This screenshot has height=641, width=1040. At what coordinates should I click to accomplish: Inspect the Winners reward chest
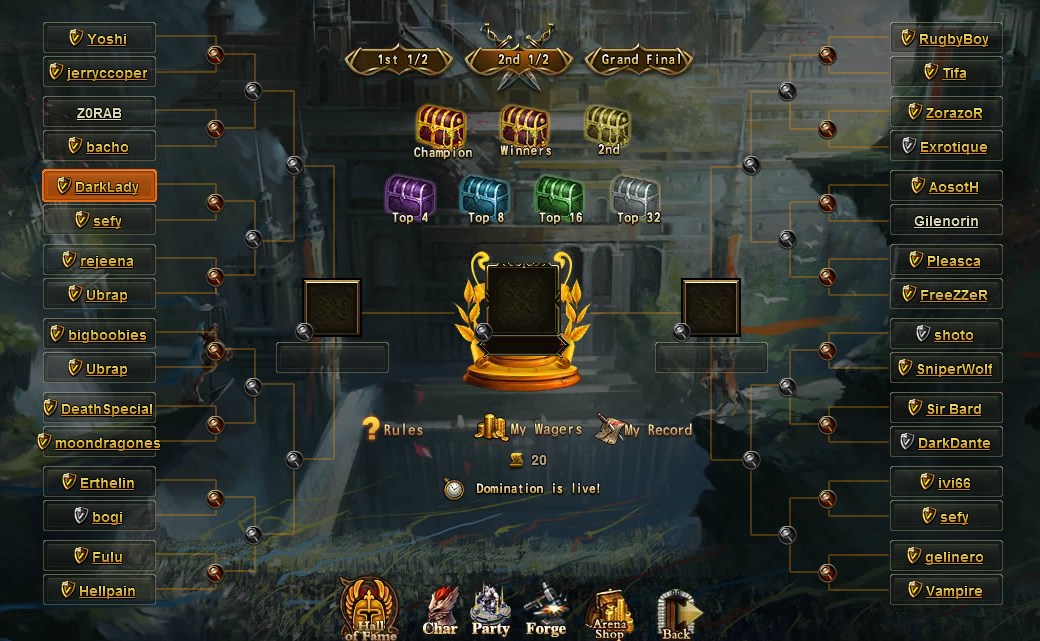525,128
